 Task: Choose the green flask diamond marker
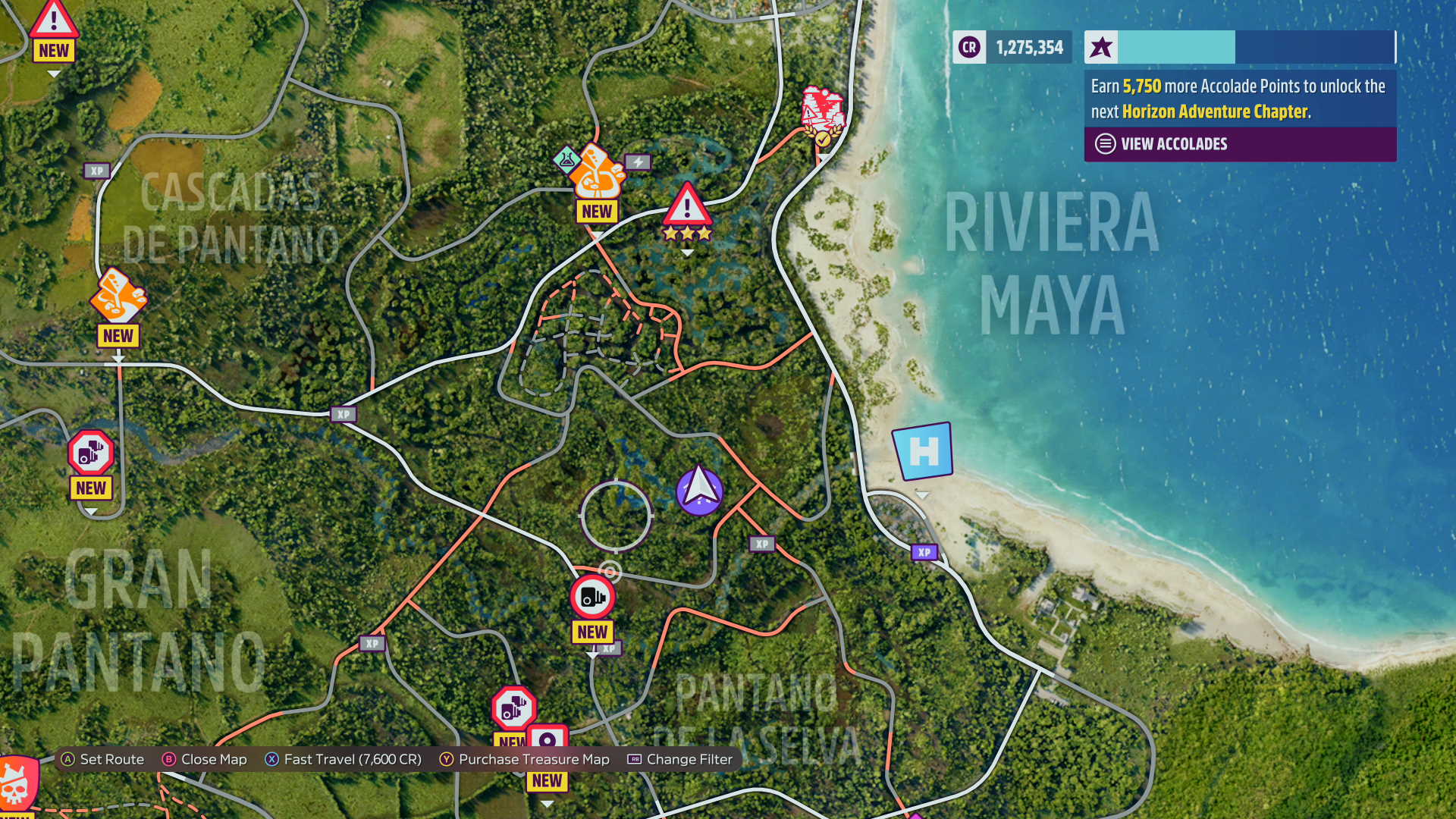pyautogui.click(x=567, y=158)
